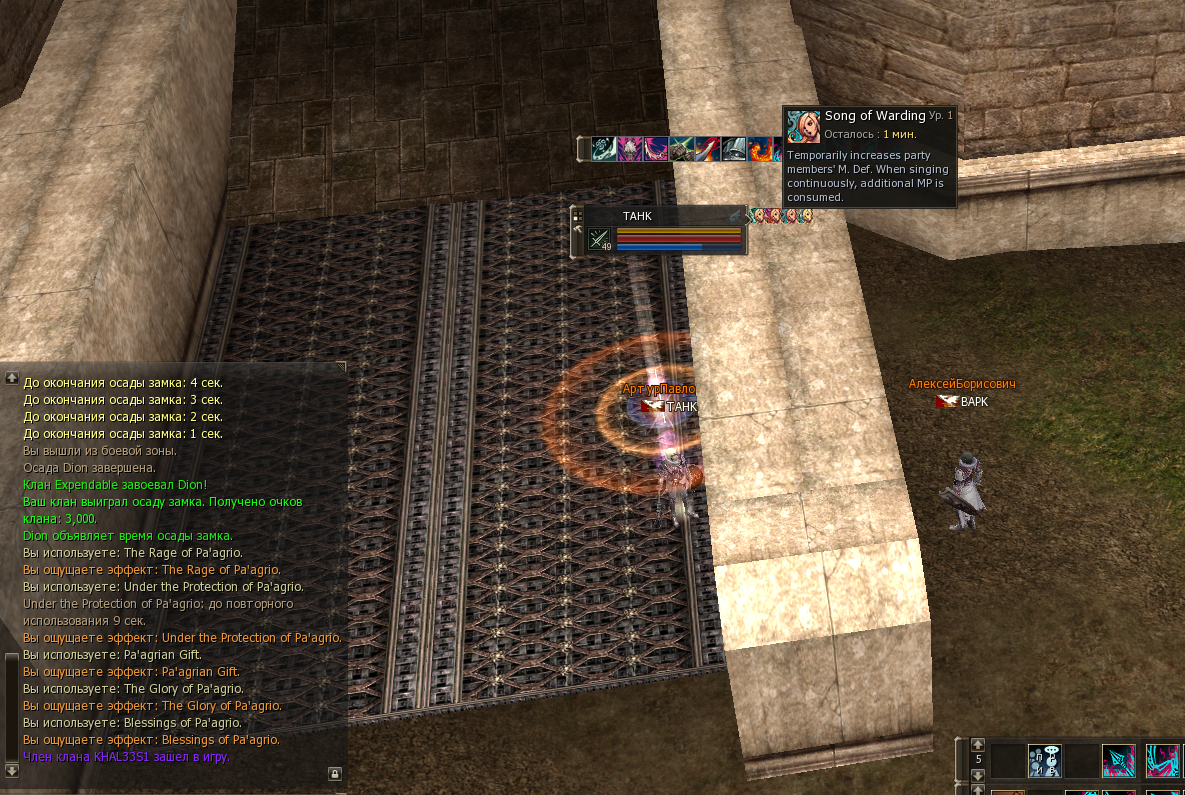This screenshot has width=1185, height=795.
Task: Click the flame buff icon
Action: [760, 149]
